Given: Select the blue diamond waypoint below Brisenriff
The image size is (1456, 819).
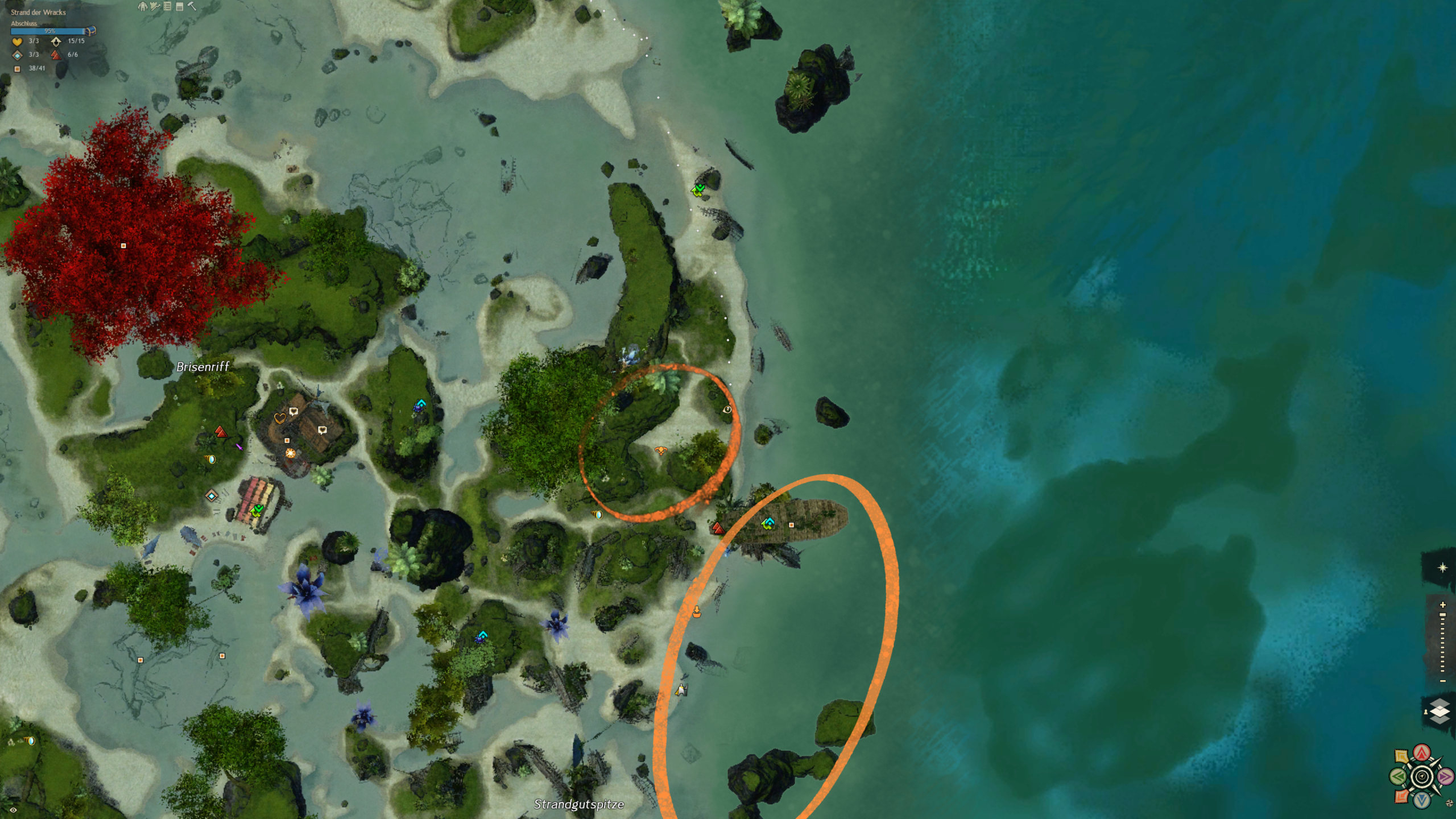Looking at the screenshot, I should 212,496.
